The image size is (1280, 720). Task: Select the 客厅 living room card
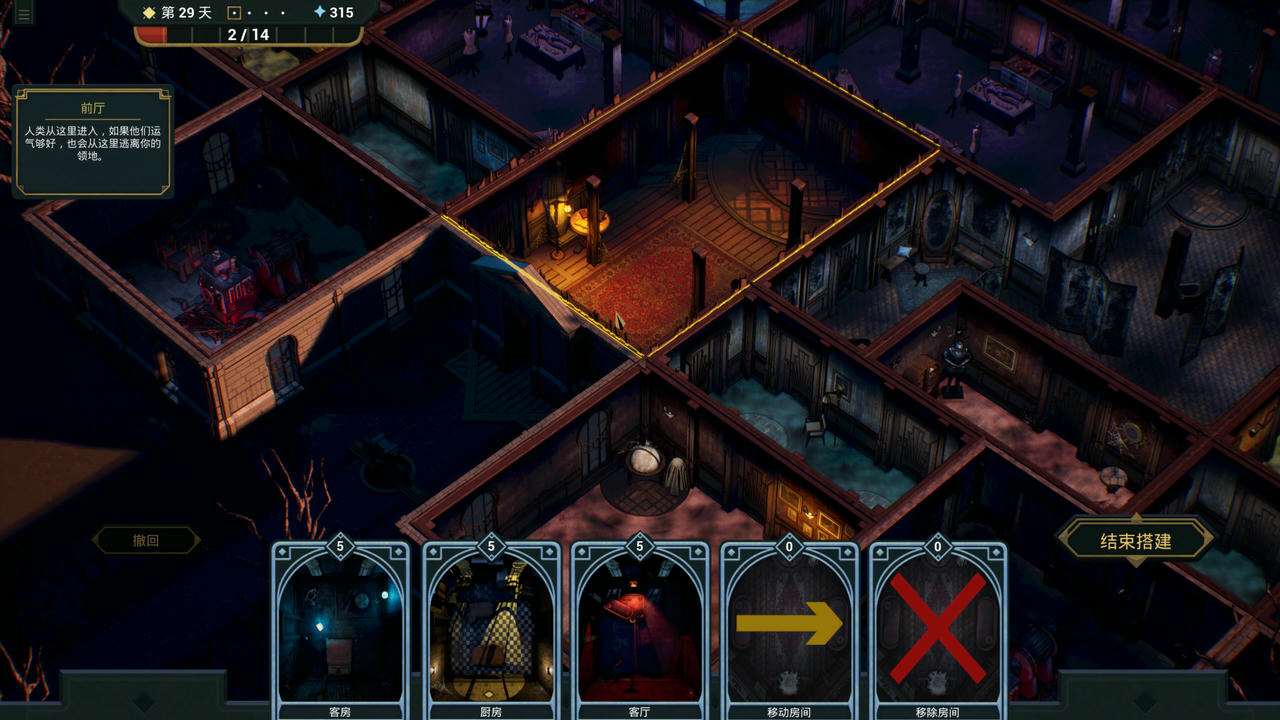pyautogui.click(x=639, y=625)
